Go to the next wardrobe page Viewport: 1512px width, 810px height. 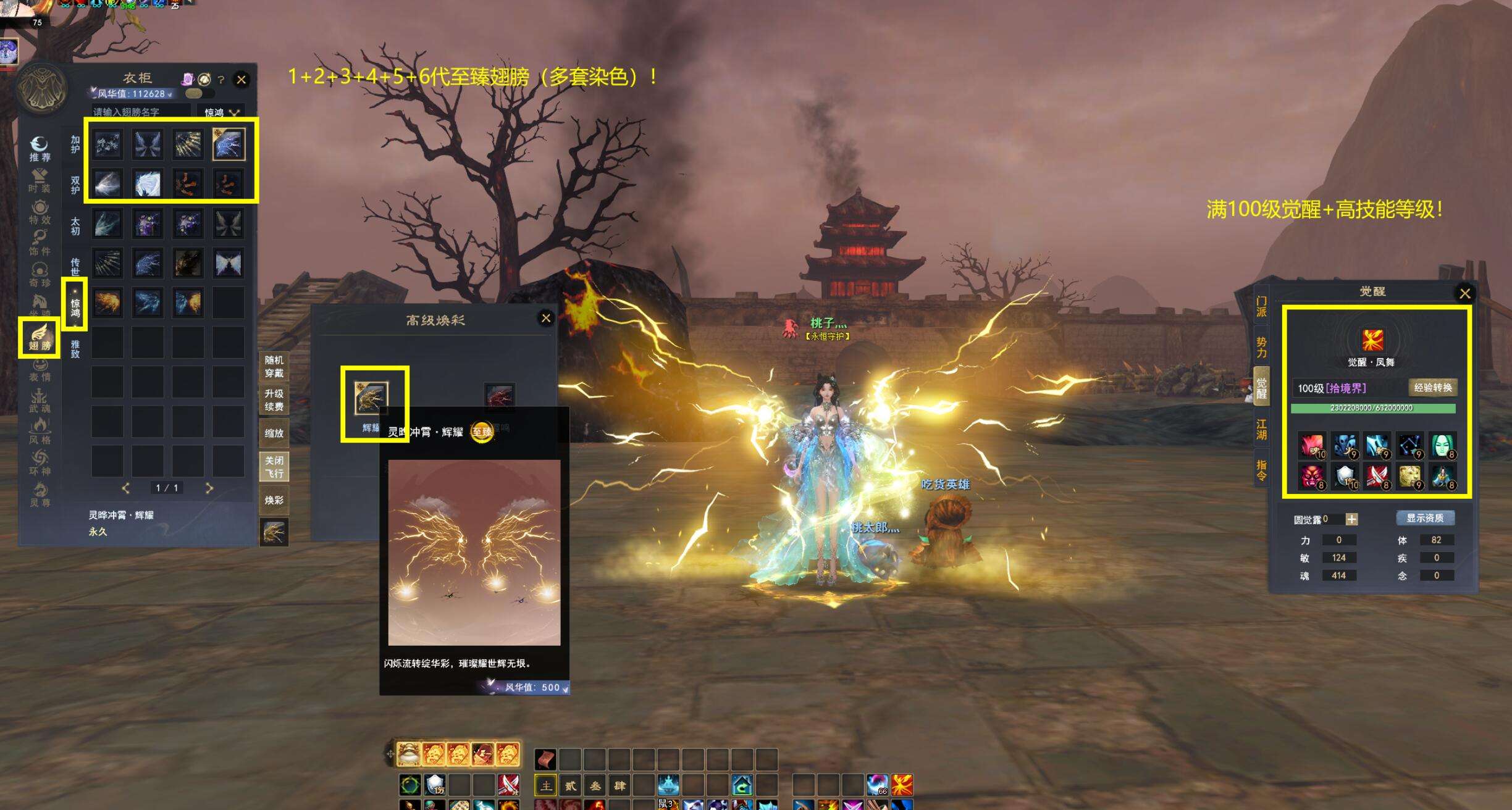tap(209, 488)
